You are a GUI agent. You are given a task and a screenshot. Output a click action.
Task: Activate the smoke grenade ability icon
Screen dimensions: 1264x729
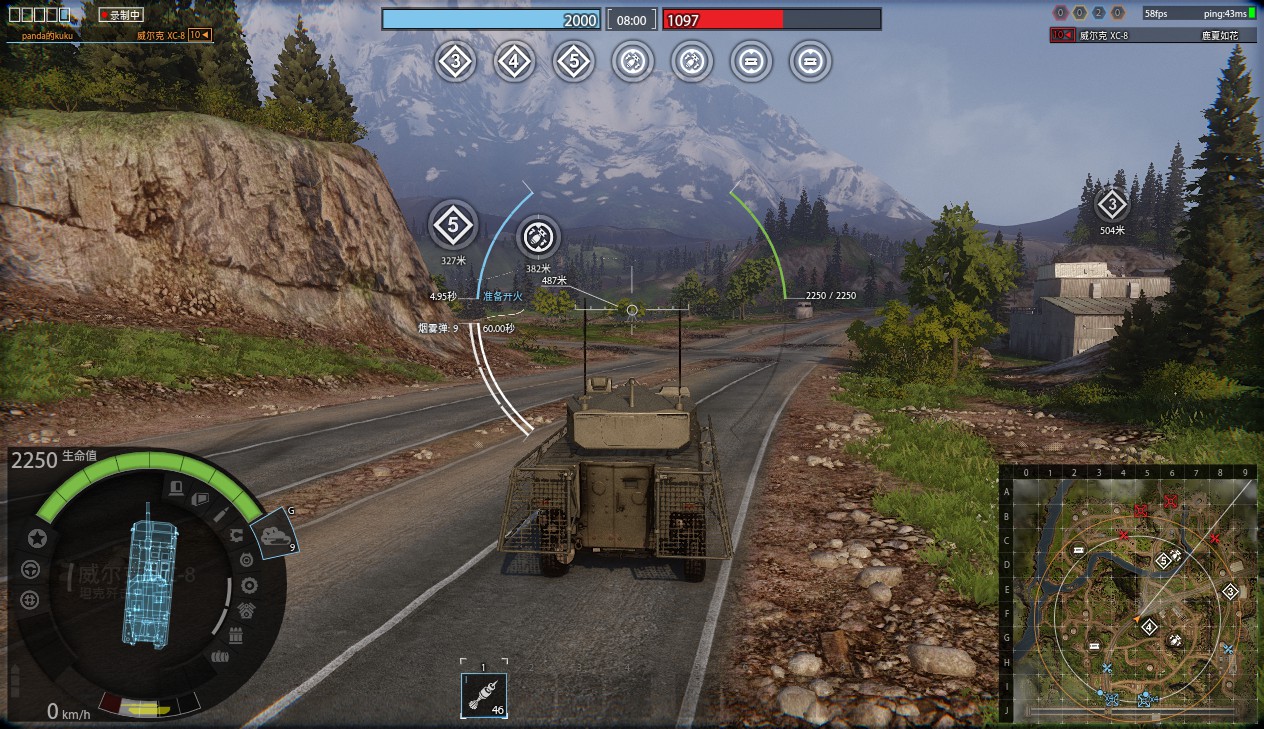pos(274,535)
